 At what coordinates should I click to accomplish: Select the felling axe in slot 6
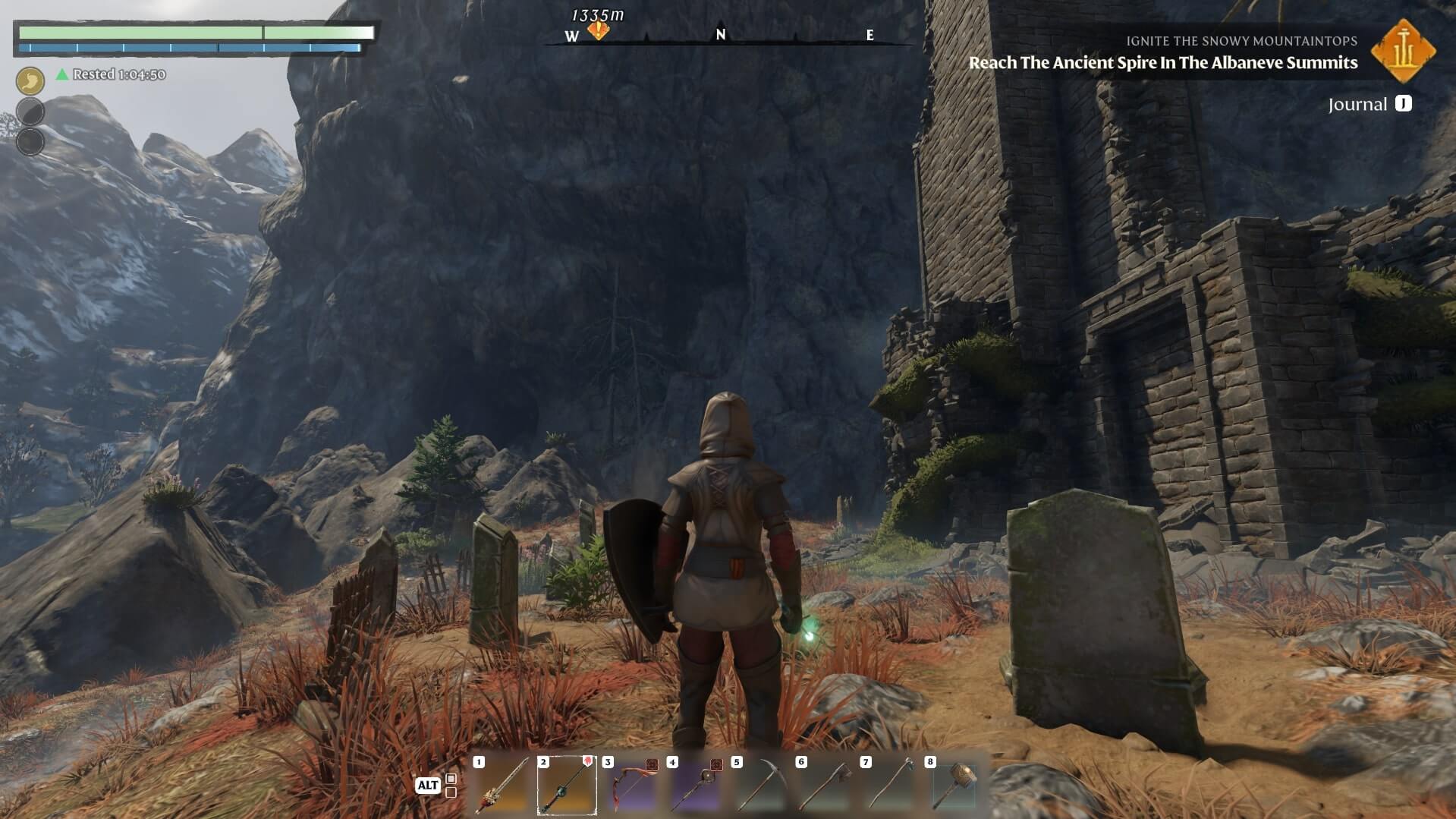pyautogui.click(x=825, y=786)
